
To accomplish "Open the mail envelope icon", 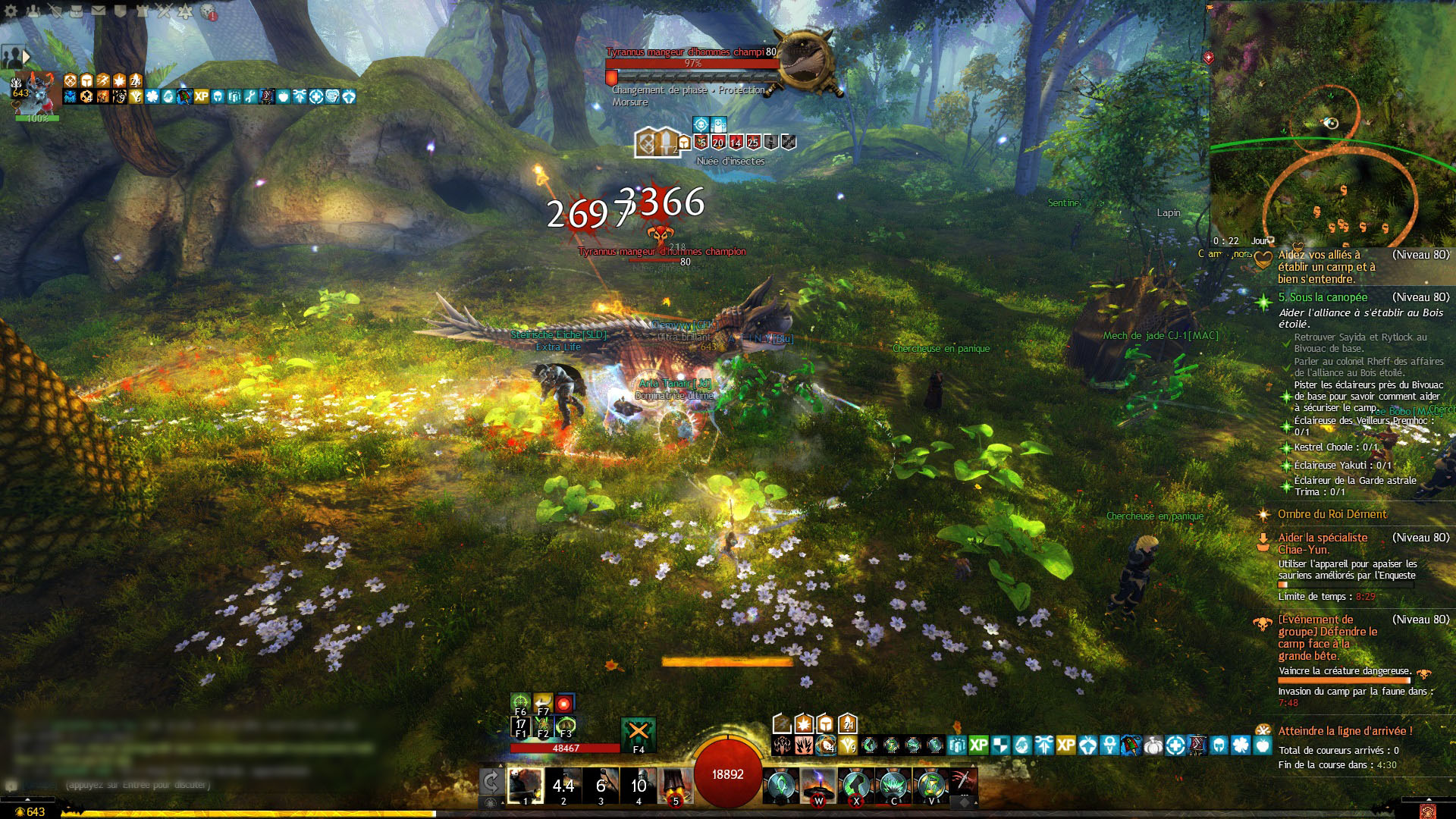I will [99, 11].
